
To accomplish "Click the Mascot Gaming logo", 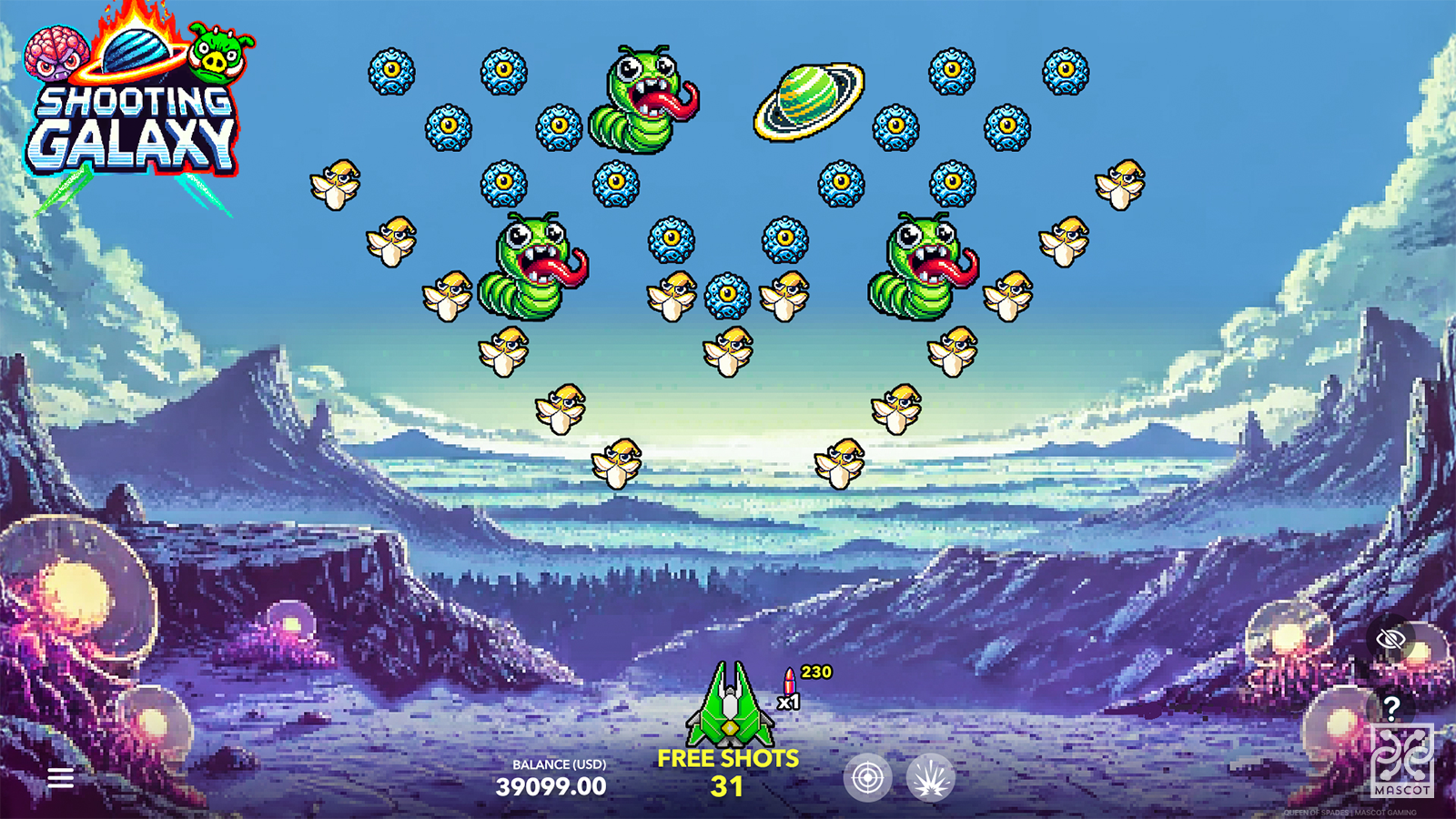I will click(1401, 761).
